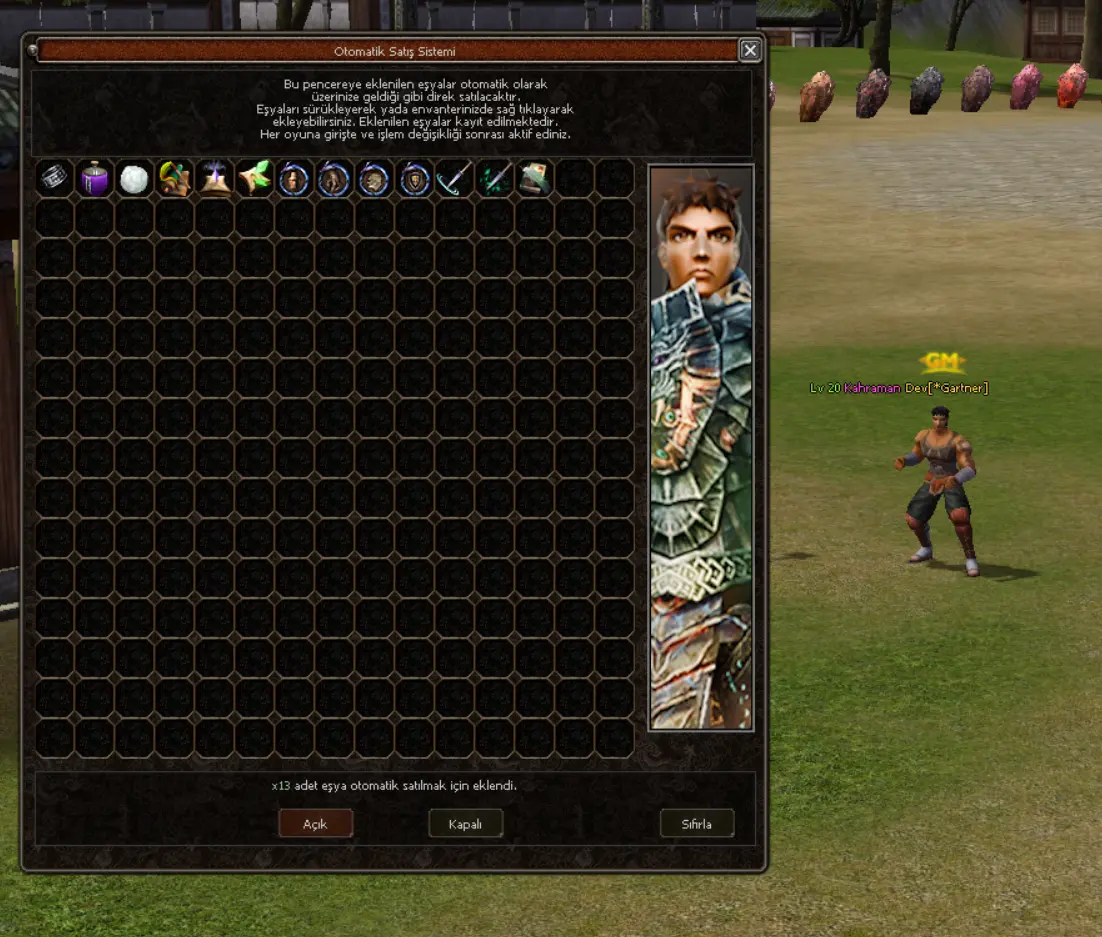
Task: Reset the list with the Sıfırla button
Action: (x=697, y=823)
